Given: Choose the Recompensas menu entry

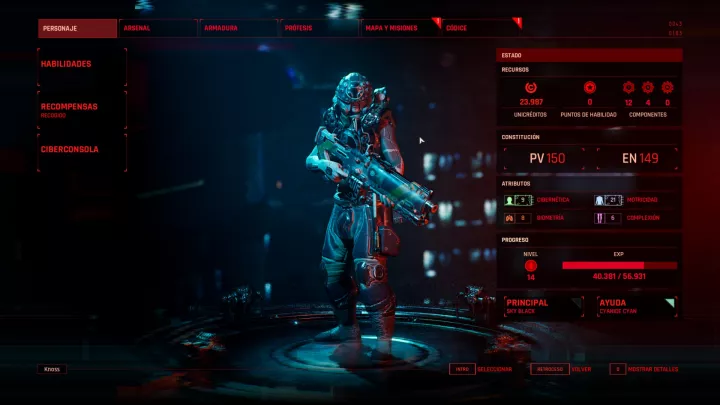Looking at the screenshot, I should coord(82,108).
